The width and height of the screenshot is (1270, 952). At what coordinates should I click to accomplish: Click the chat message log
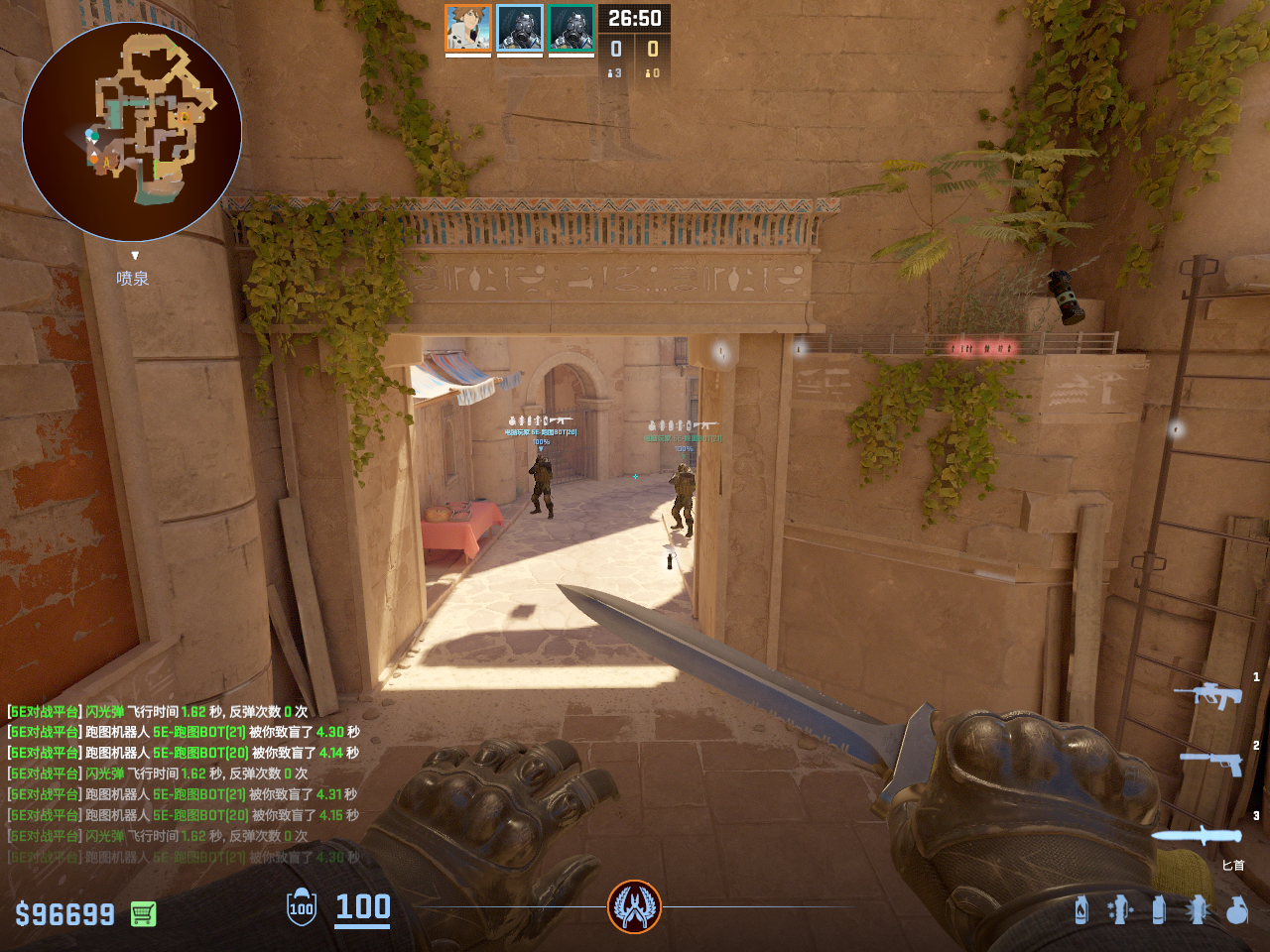[x=184, y=783]
